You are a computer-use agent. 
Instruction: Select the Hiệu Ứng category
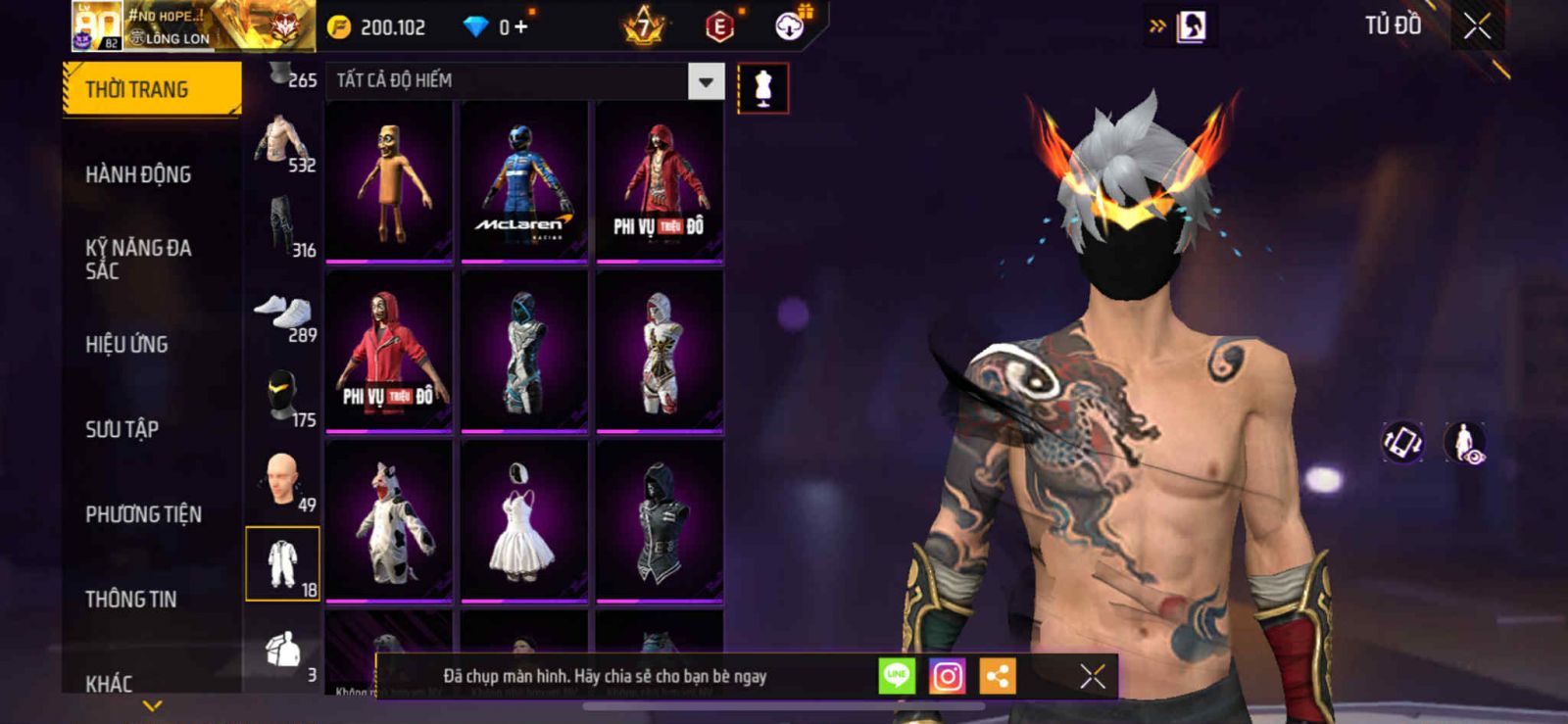(x=126, y=344)
